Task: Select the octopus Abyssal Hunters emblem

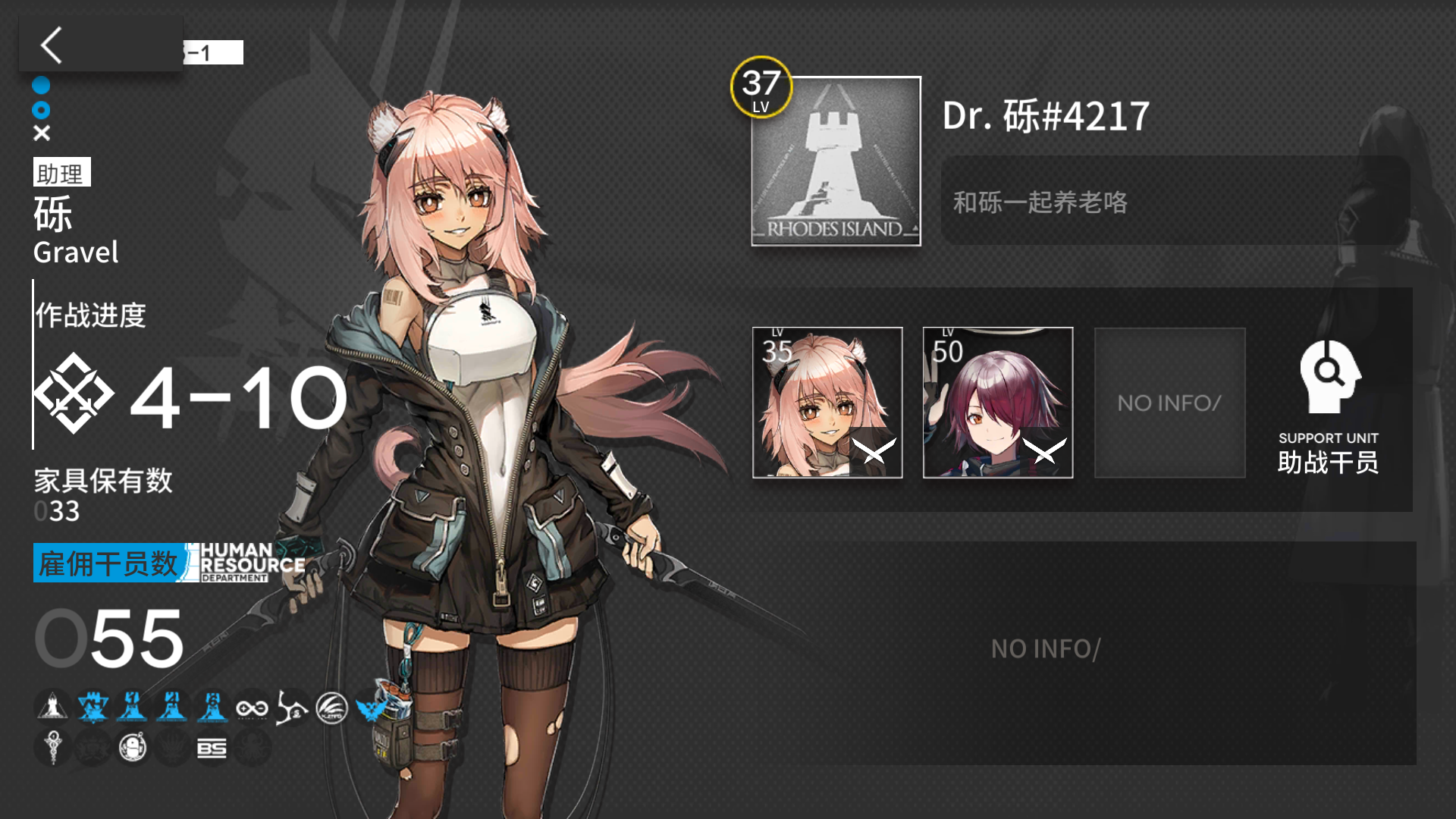Action: click(x=253, y=748)
